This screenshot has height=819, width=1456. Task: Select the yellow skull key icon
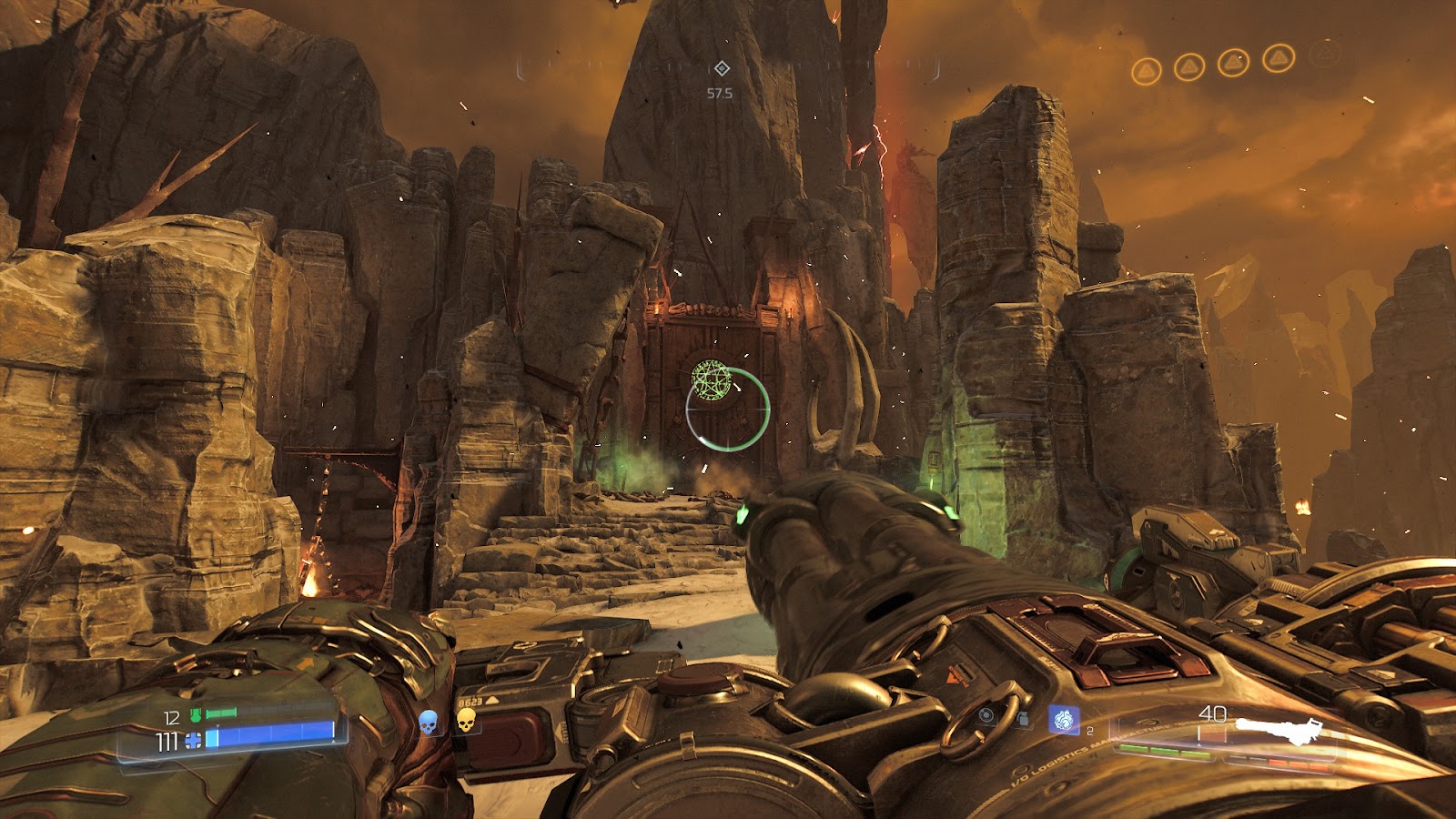click(x=466, y=722)
